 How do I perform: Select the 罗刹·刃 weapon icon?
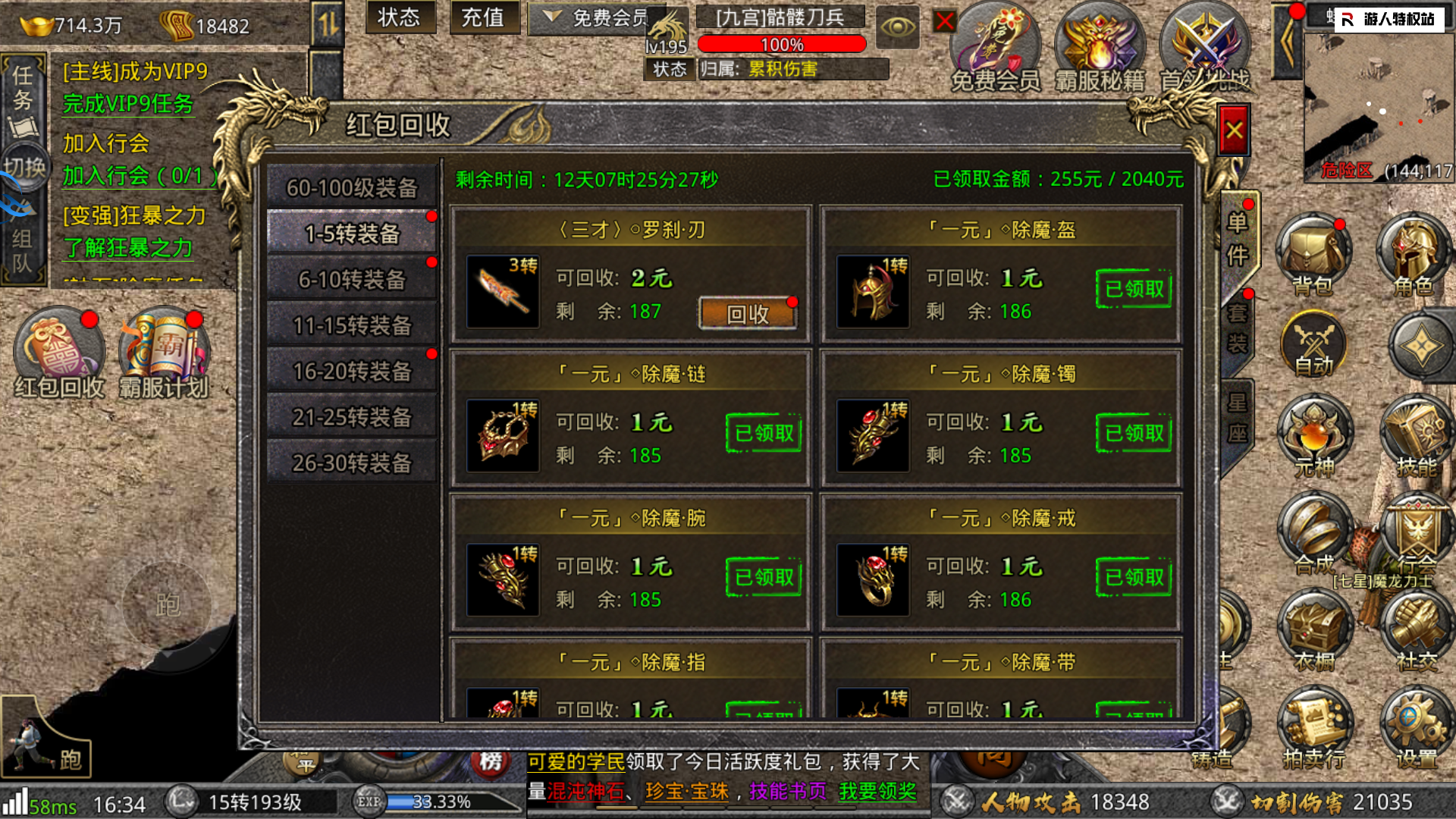pos(503,292)
